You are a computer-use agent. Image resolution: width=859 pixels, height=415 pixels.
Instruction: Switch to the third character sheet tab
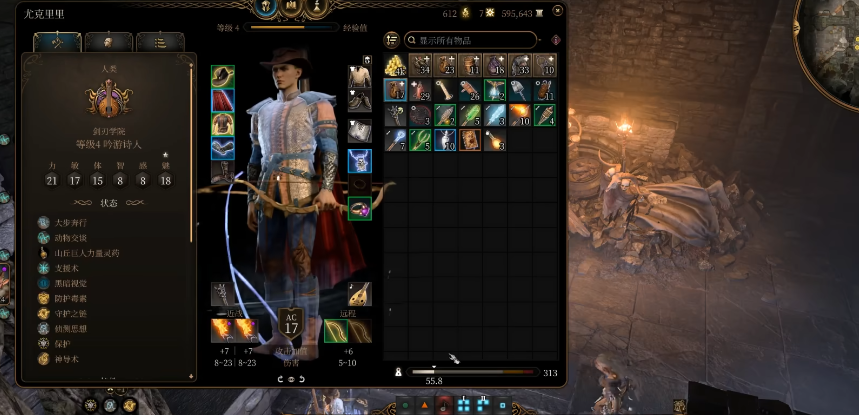click(x=152, y=41)
